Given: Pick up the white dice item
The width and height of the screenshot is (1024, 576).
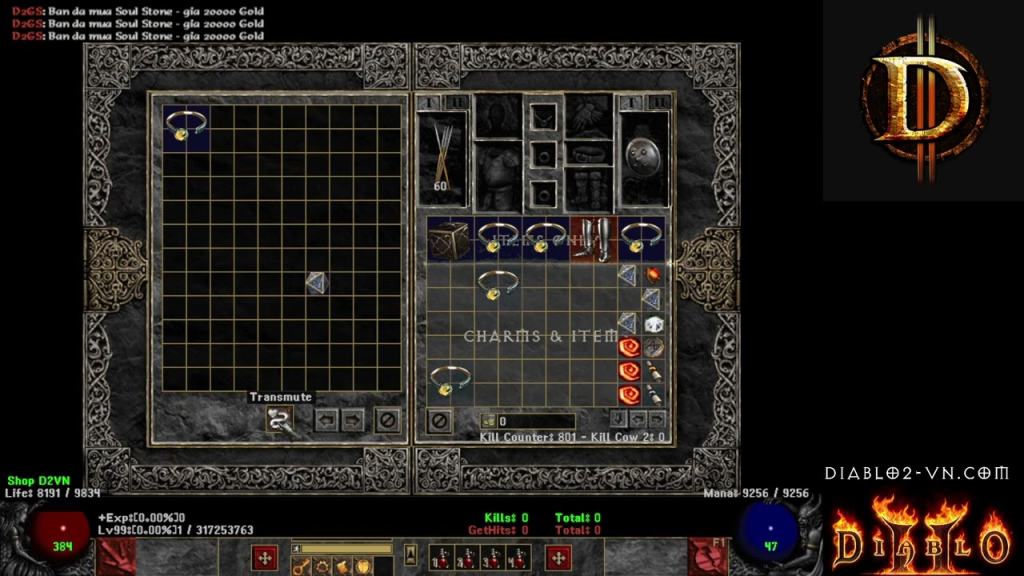Looking at the screenshot, I should [x=653, y=324].
